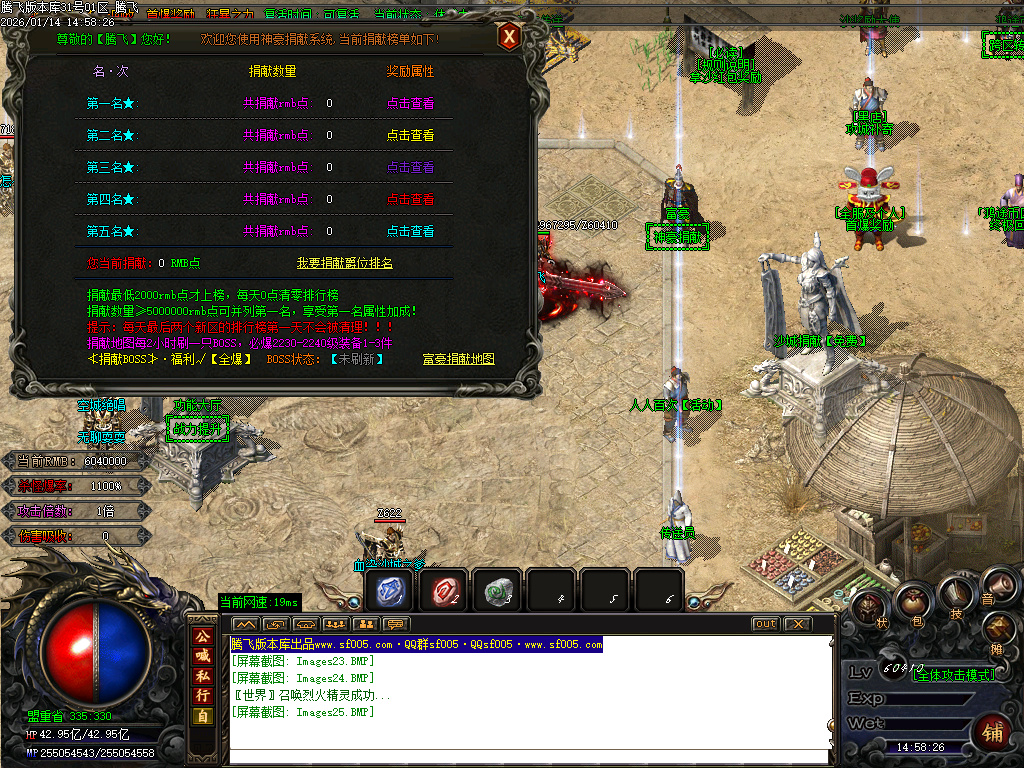Close the chat window with its X button
Viewport: 1024px width, 768px height.
797,624
